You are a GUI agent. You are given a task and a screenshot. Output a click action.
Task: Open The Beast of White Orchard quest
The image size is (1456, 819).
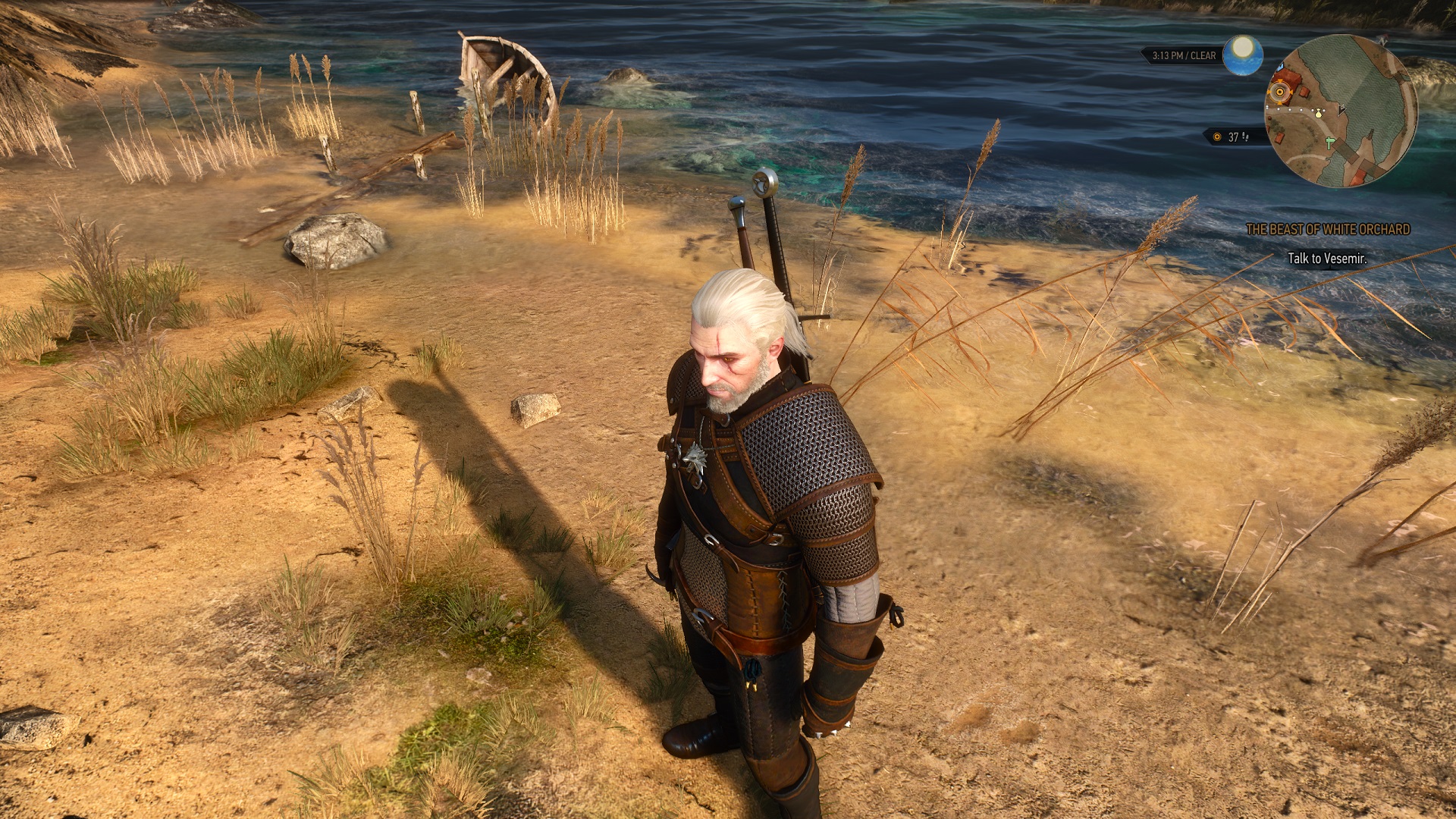1328,229
